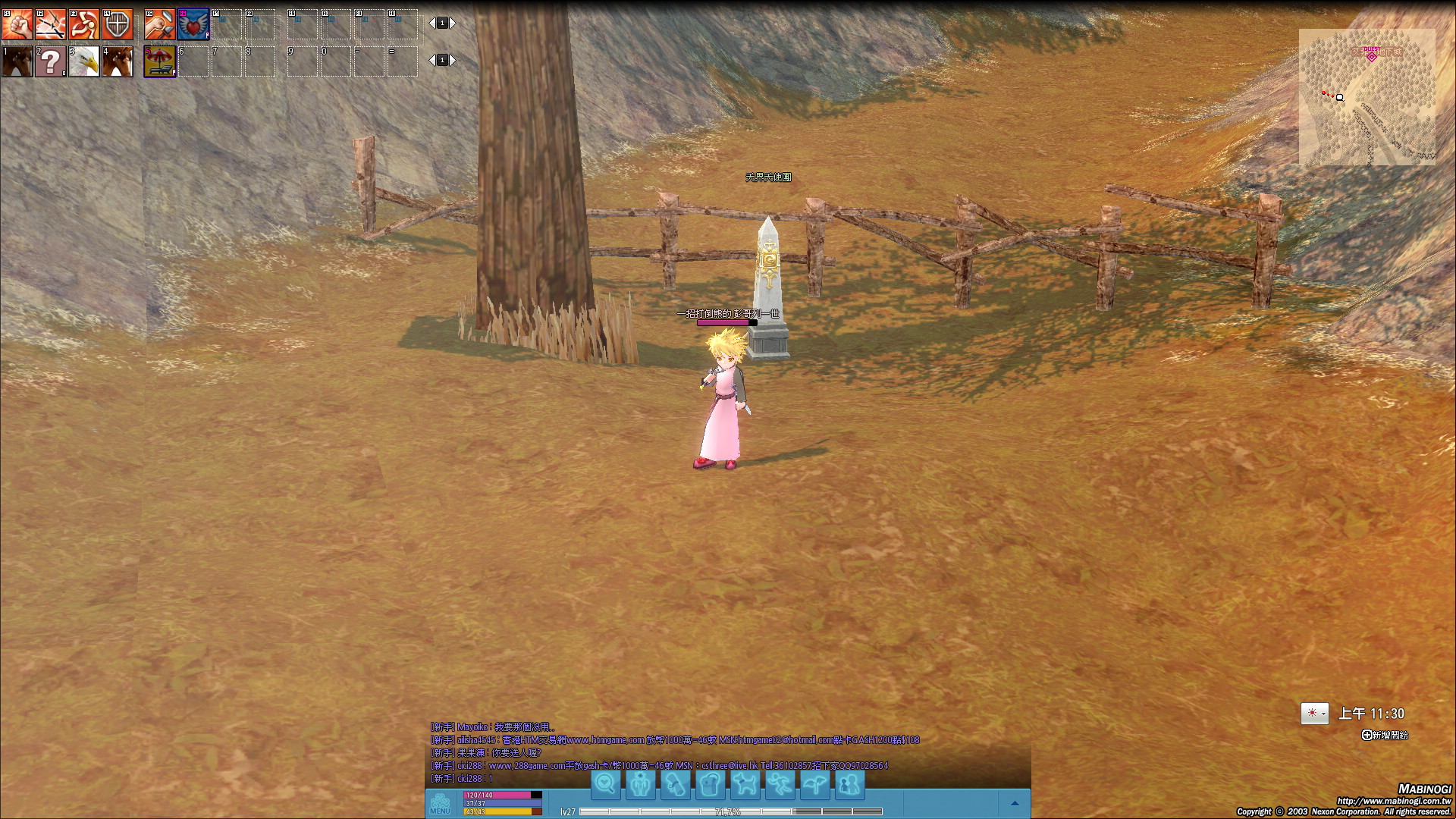Expand the bottom bar with the arrow
The width and height of the screenshot is (1456, 819).
pos(1015,803)
